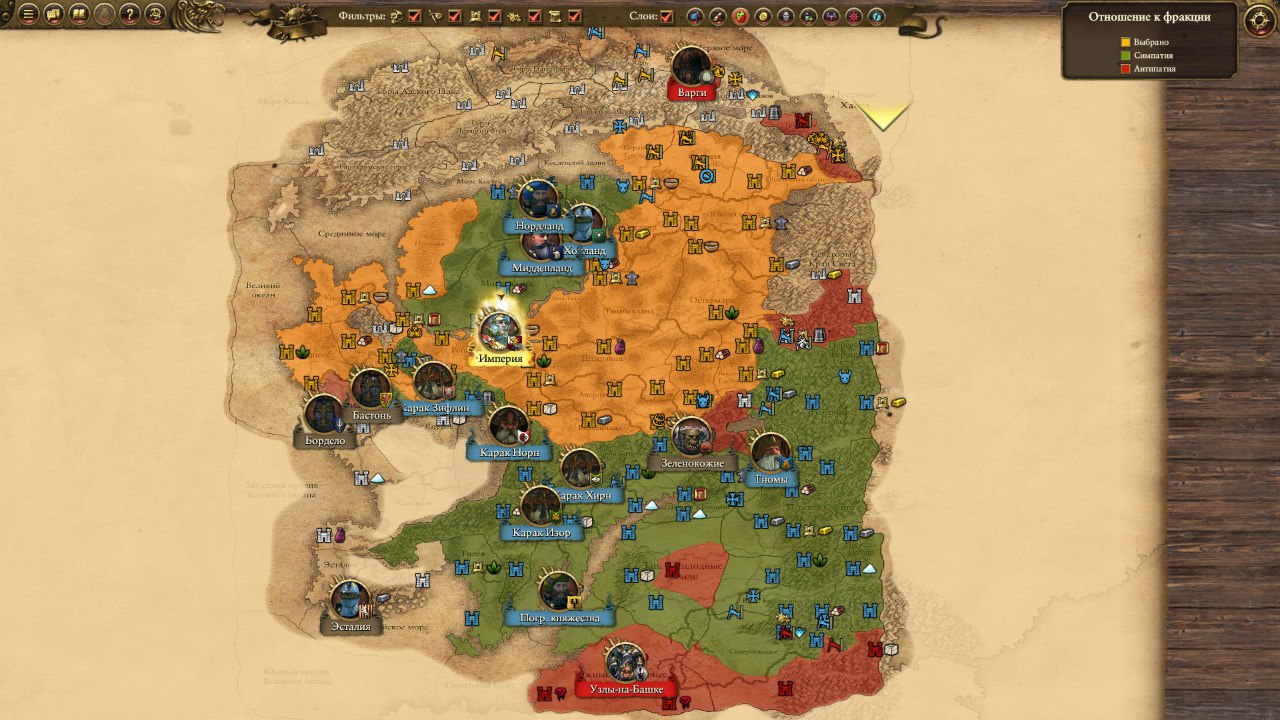Activate the highlighted green-on-red map layer

pos(740,16)
